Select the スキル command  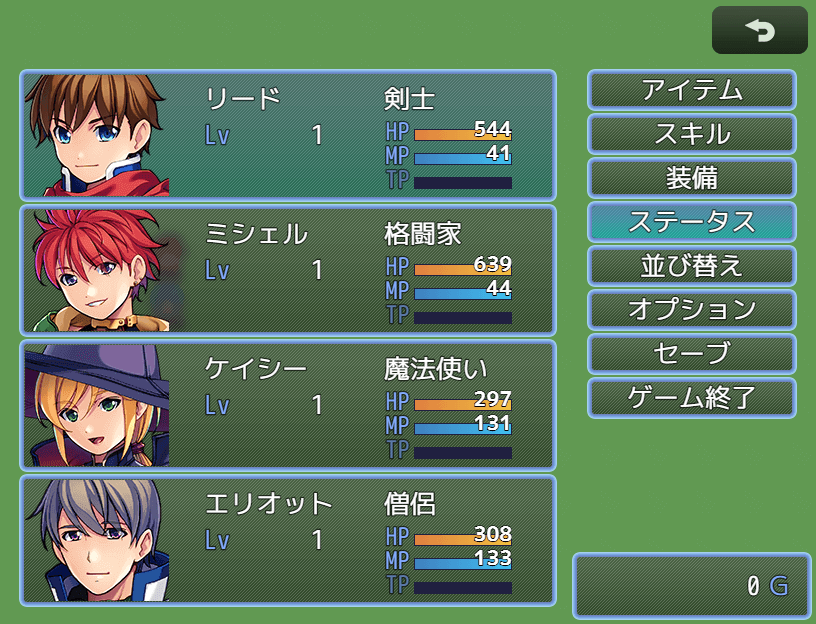coord(691,134)
